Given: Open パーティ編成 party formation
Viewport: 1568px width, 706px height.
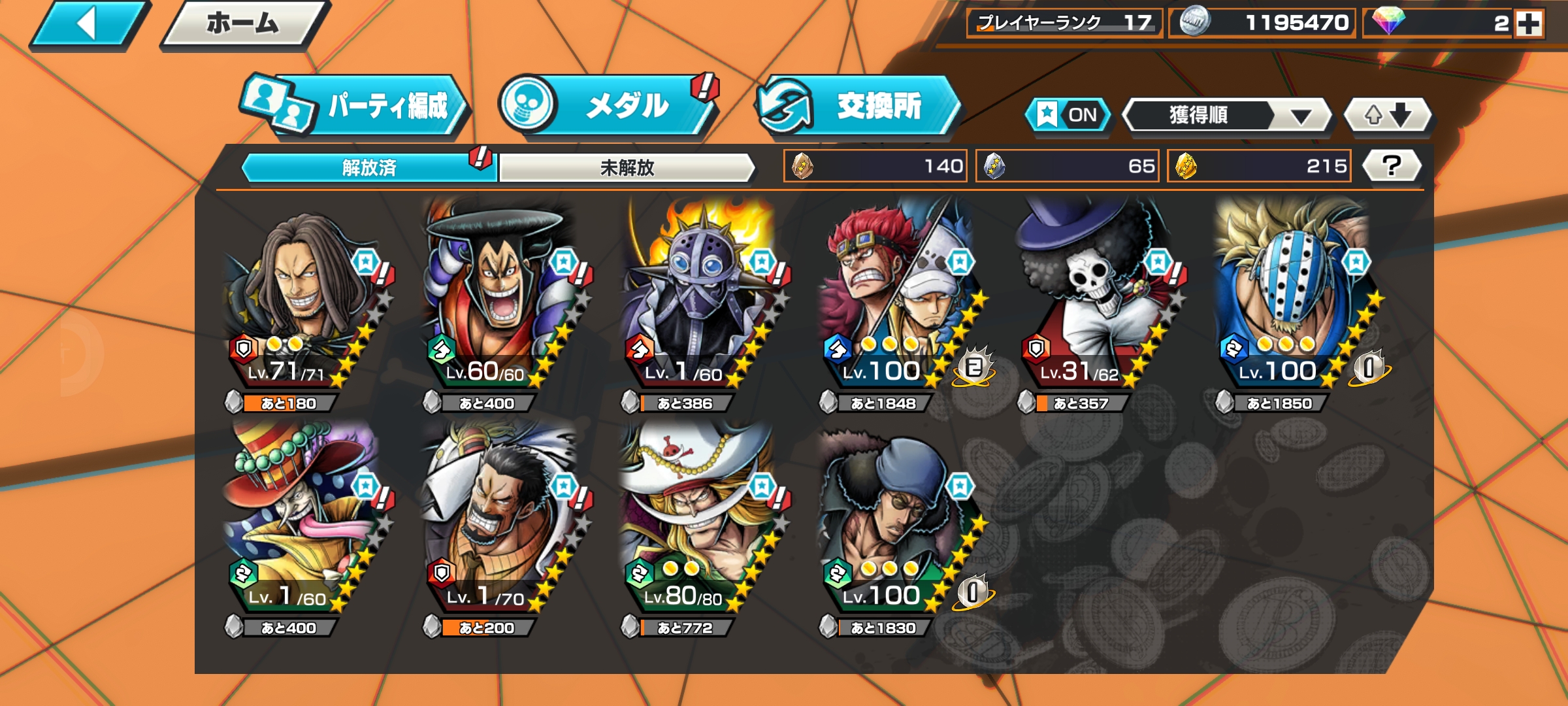Looking at the screenshot, I should [356, 106].
